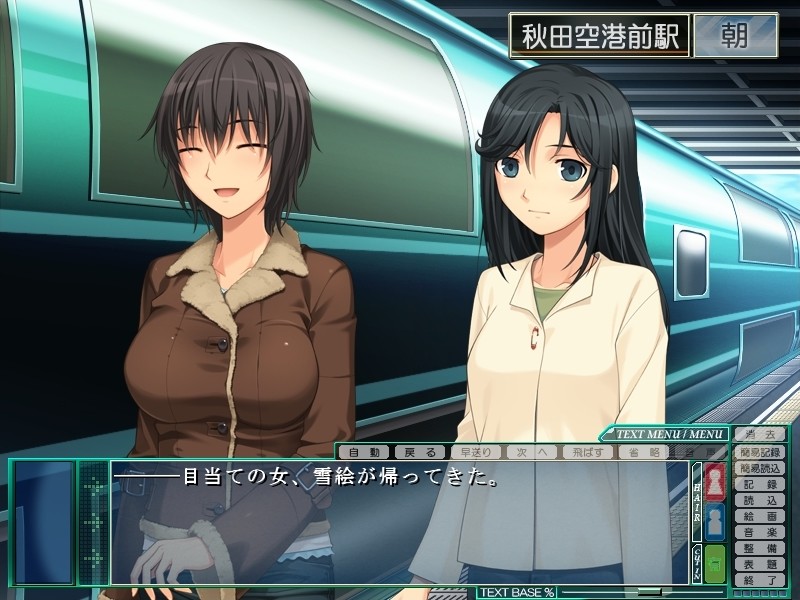Open the 記録 save menu
This screenshot has height=600, width=800.
760,484
